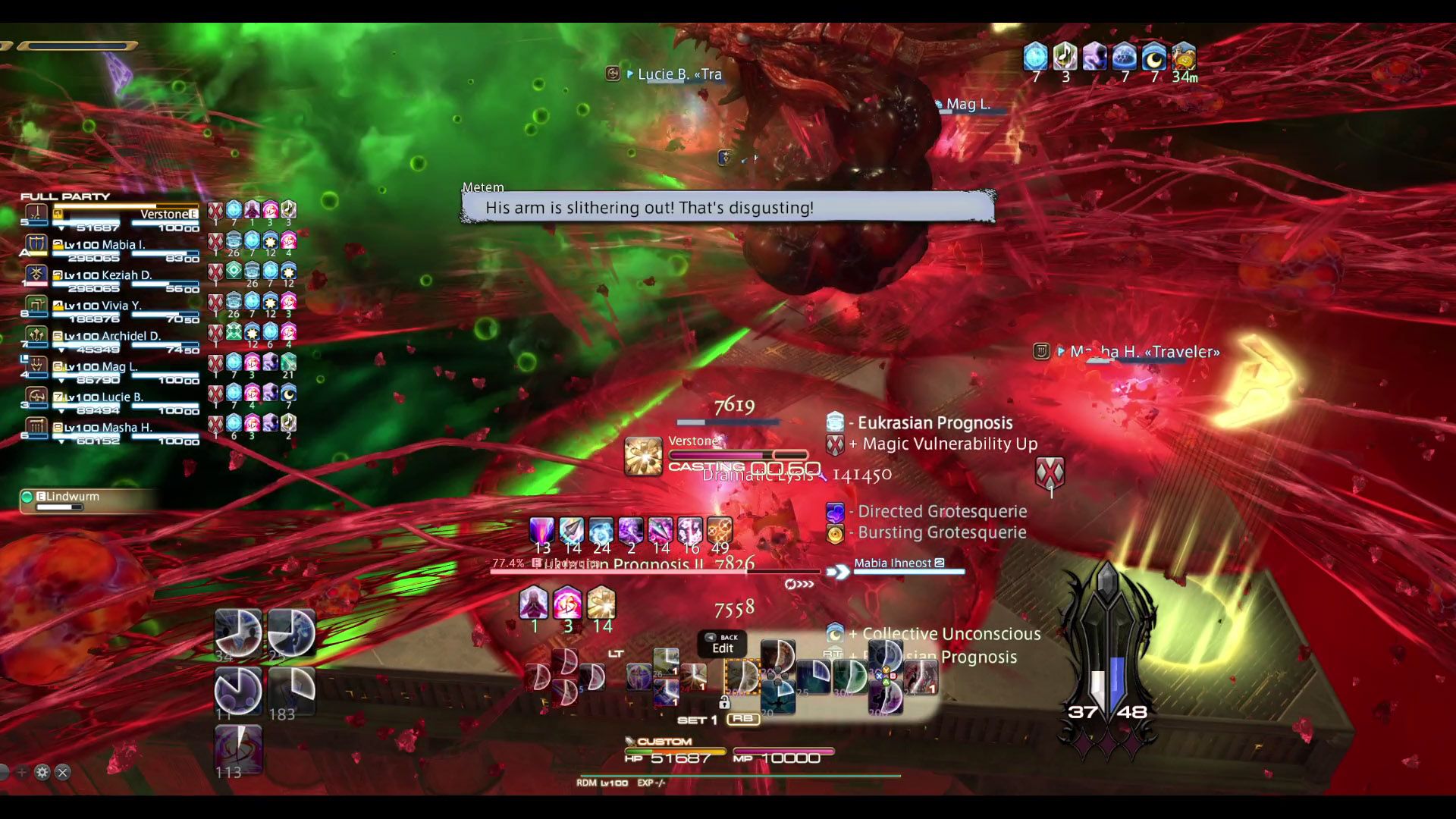Target Keziah D. from the party list
1456x819 pixels.
125,275
